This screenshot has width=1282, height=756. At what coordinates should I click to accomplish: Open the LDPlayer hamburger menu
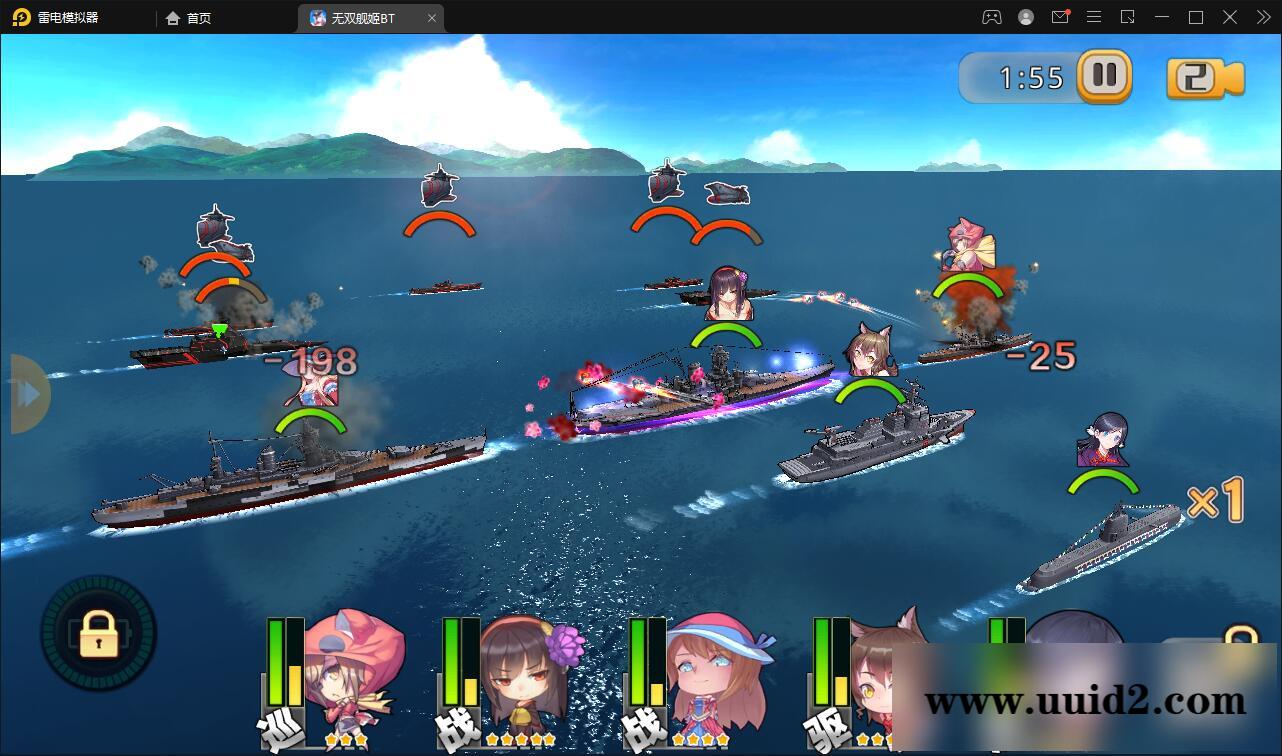1094,17
